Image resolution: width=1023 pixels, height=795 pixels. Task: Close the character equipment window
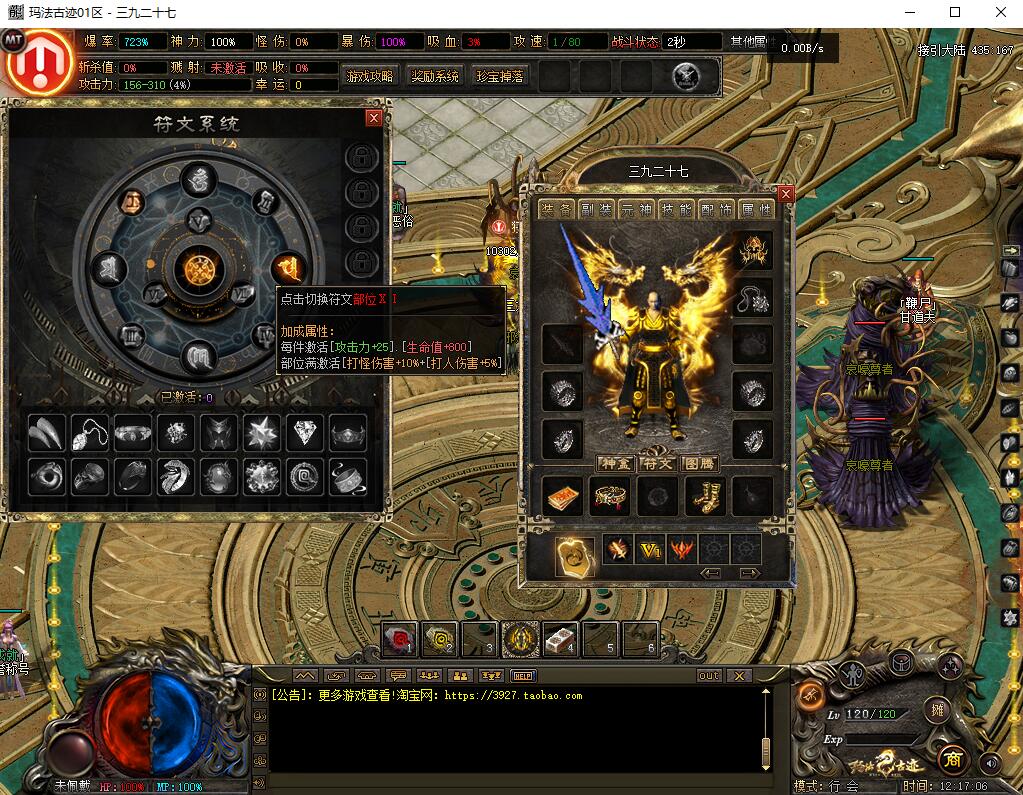(x=785, y=194)
